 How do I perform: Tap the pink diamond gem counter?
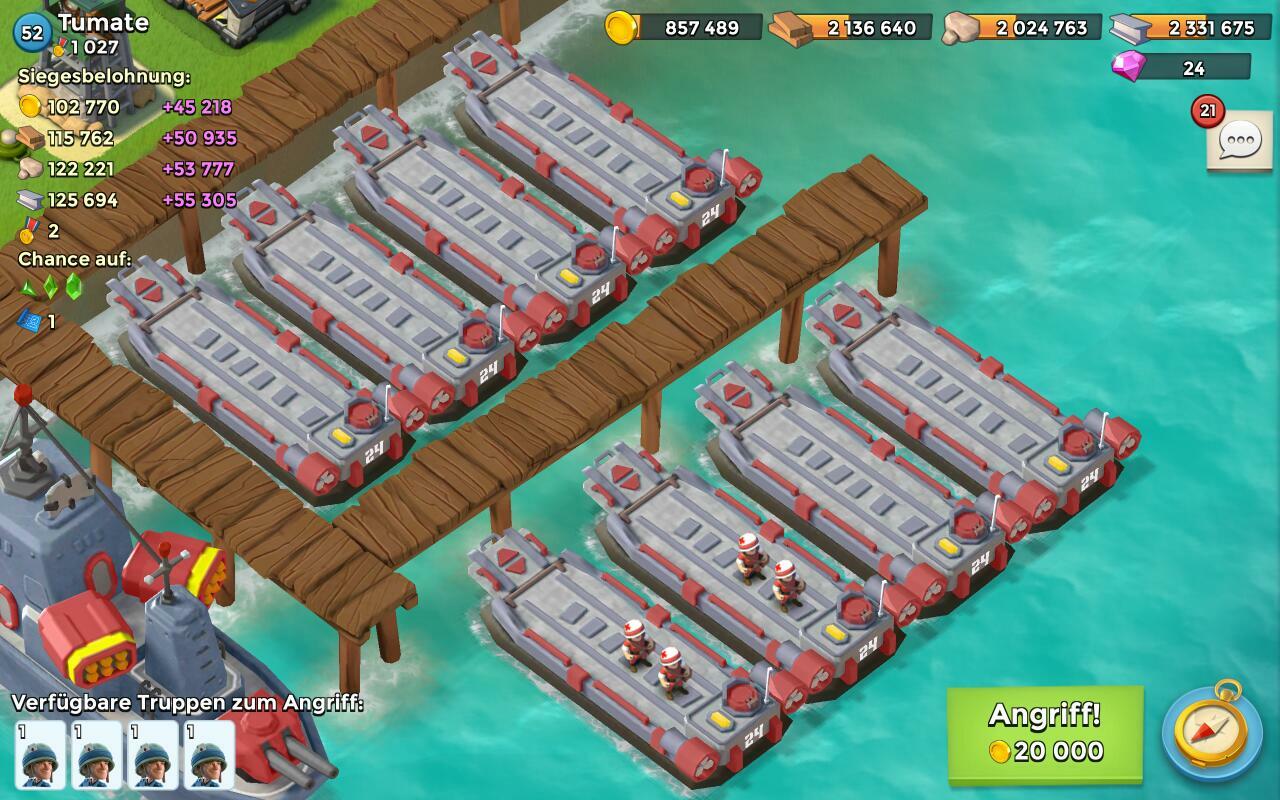tap(1181, 67)
